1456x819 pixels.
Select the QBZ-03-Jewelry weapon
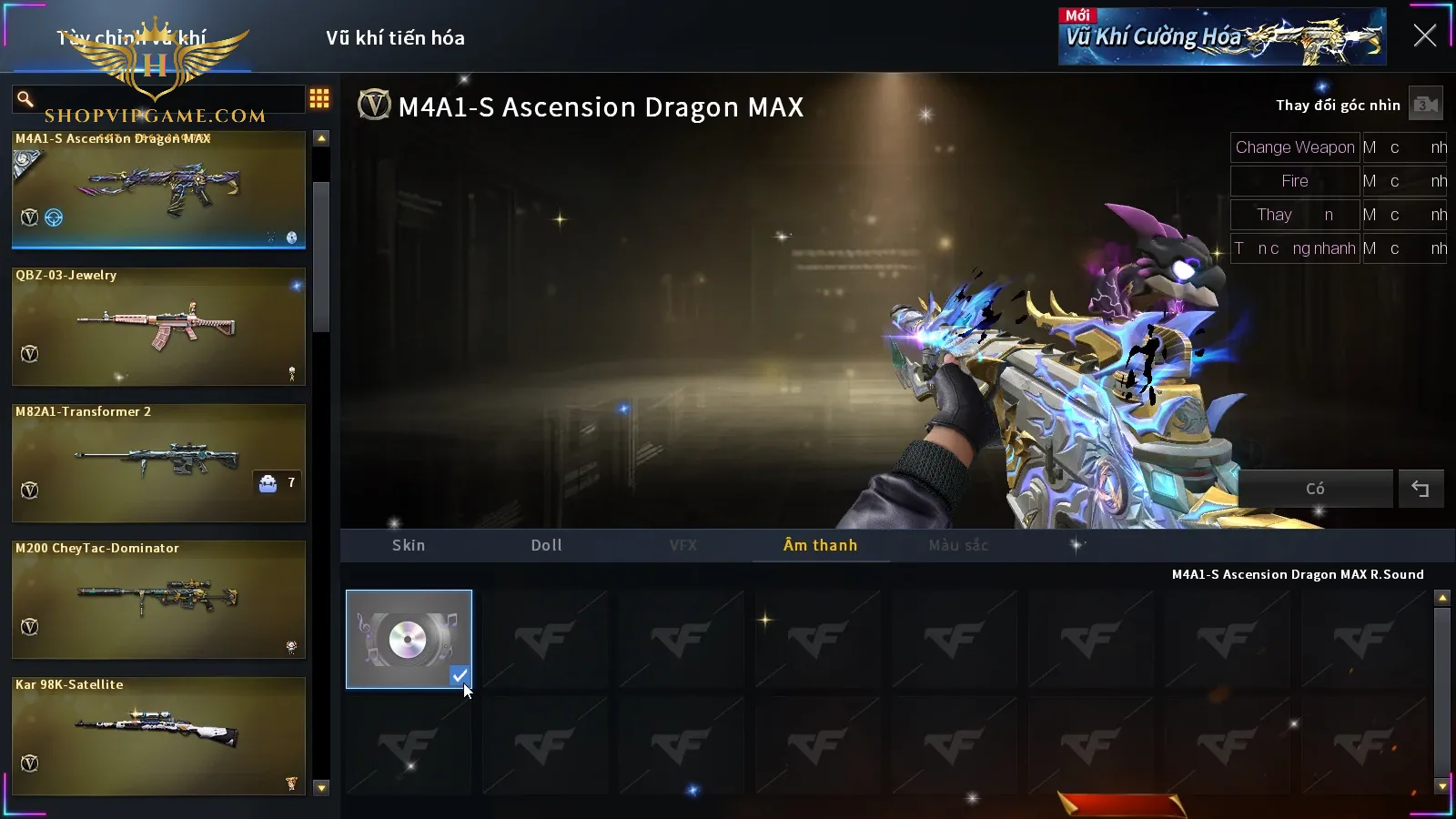point(158,326)
